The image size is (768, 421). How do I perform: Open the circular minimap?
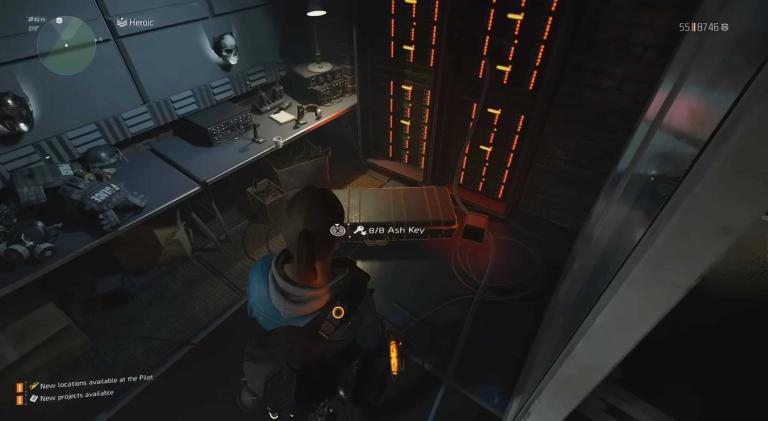click(66, 45)
